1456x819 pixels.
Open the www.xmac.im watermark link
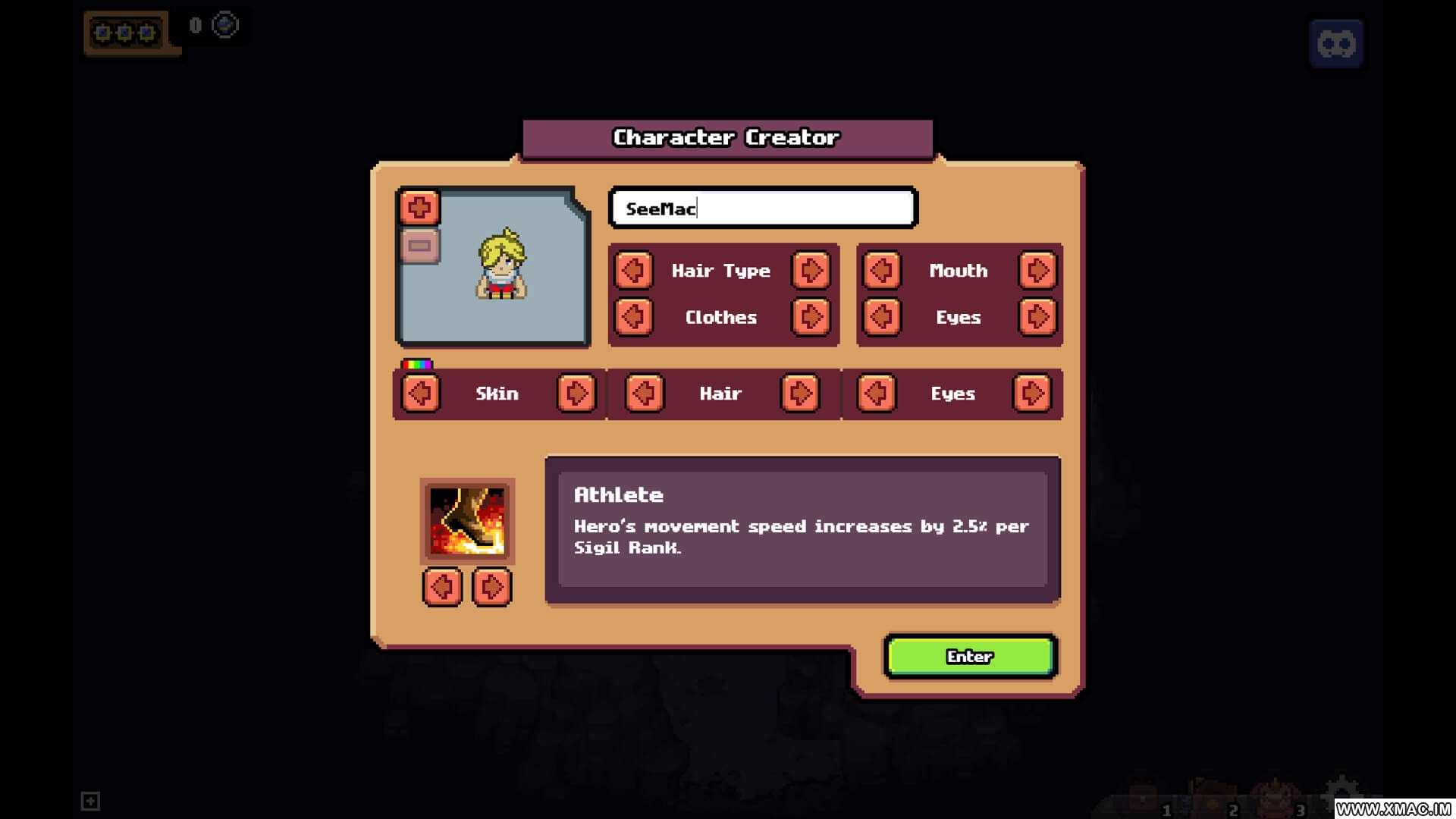click(x=1394, y=809)
